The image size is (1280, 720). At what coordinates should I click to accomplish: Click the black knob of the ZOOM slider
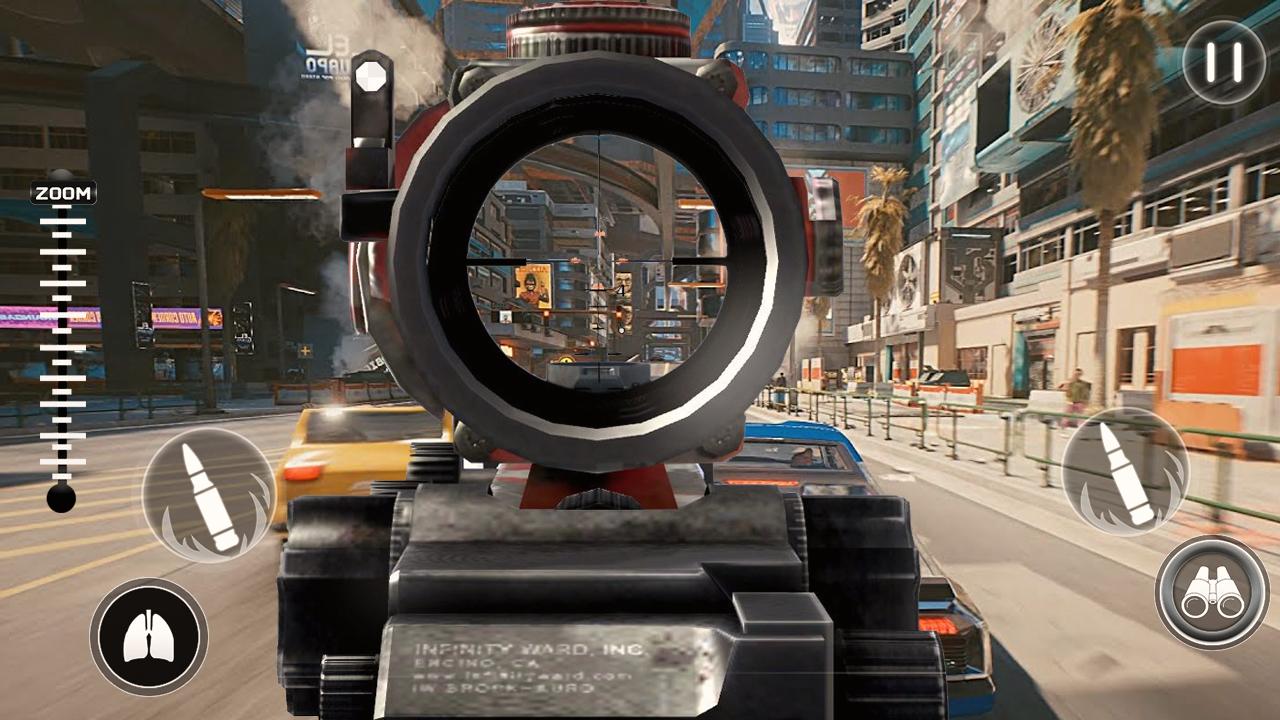pos(61,497)
